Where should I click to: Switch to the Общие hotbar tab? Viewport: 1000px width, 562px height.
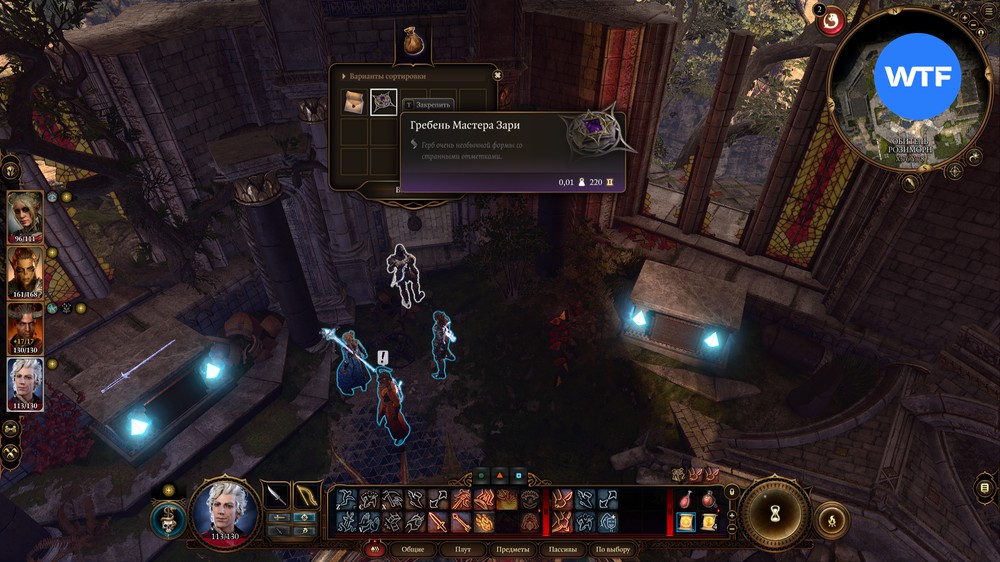411,549
